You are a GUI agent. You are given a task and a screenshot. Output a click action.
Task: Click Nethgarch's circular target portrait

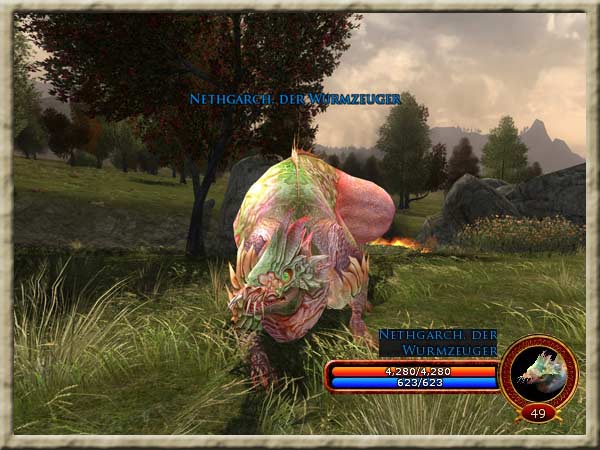(x=539, y=371)
